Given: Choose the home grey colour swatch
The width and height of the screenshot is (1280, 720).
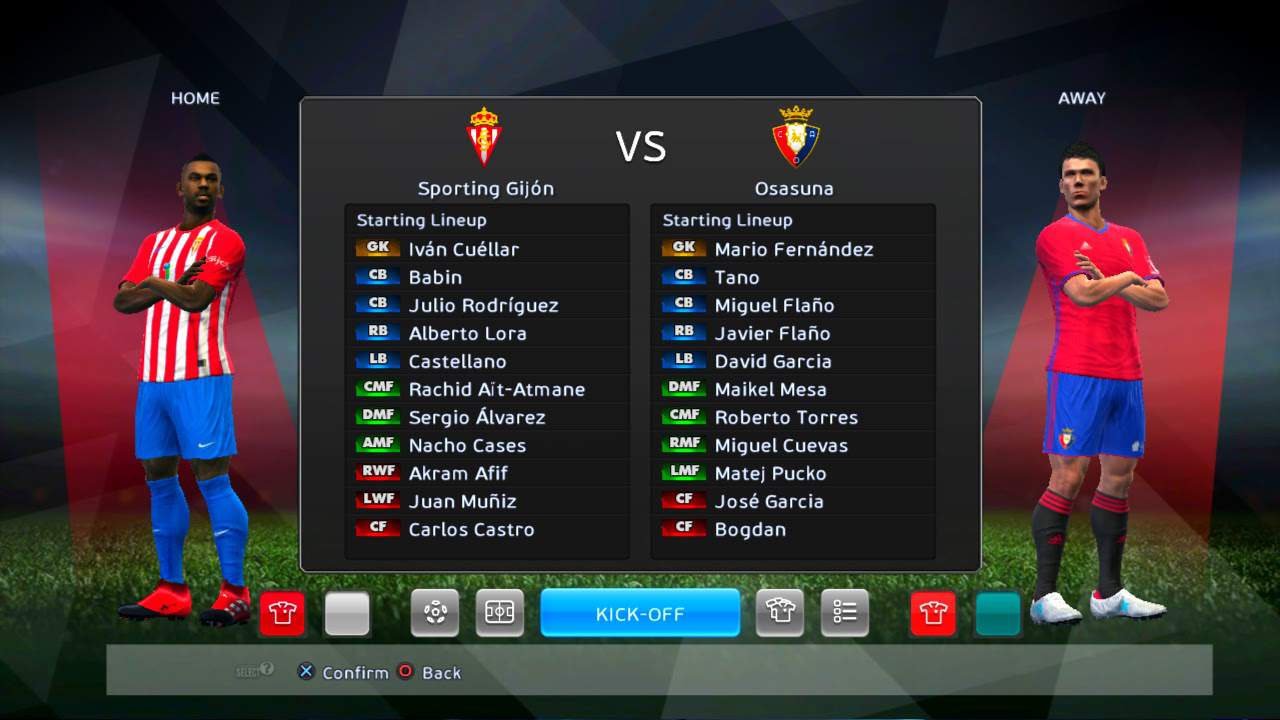Looking at the screenshot, I should tap(347, 613).
